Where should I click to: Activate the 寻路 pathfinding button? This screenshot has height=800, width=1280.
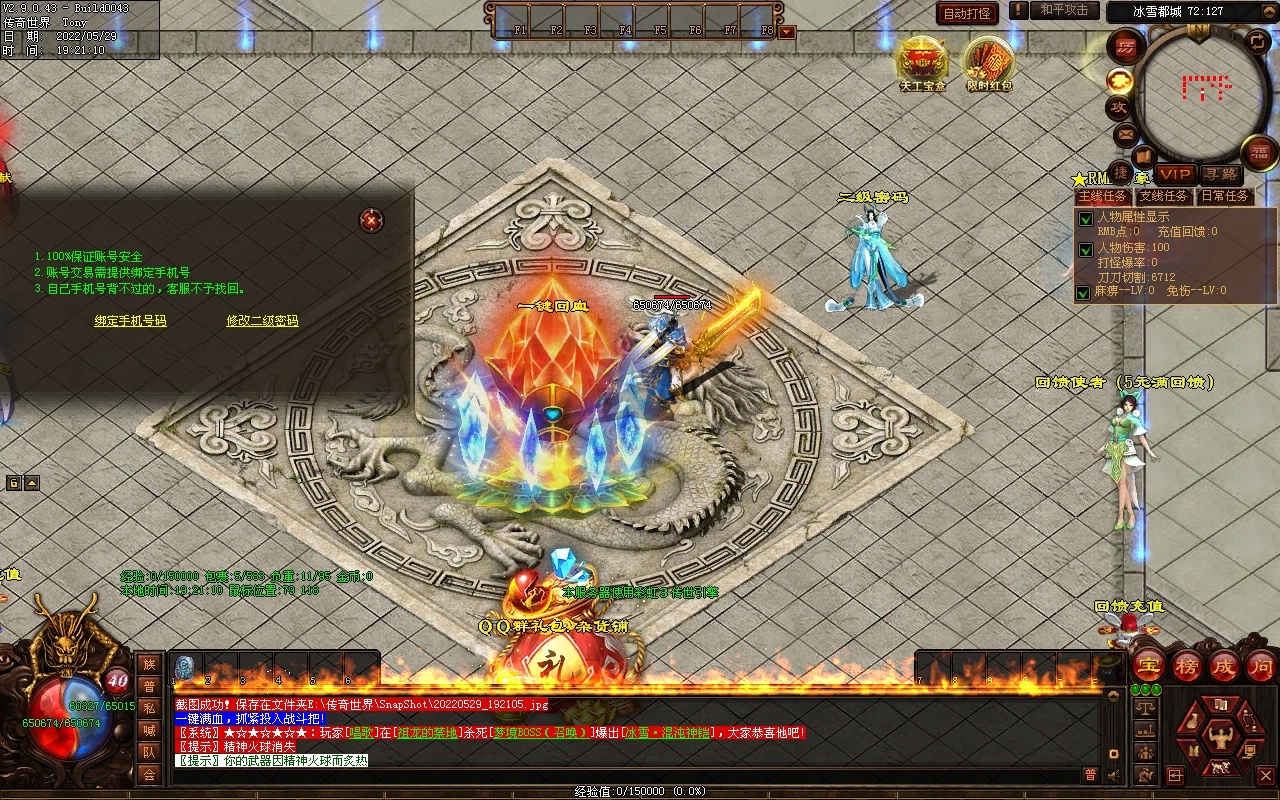pos(1219,175)
